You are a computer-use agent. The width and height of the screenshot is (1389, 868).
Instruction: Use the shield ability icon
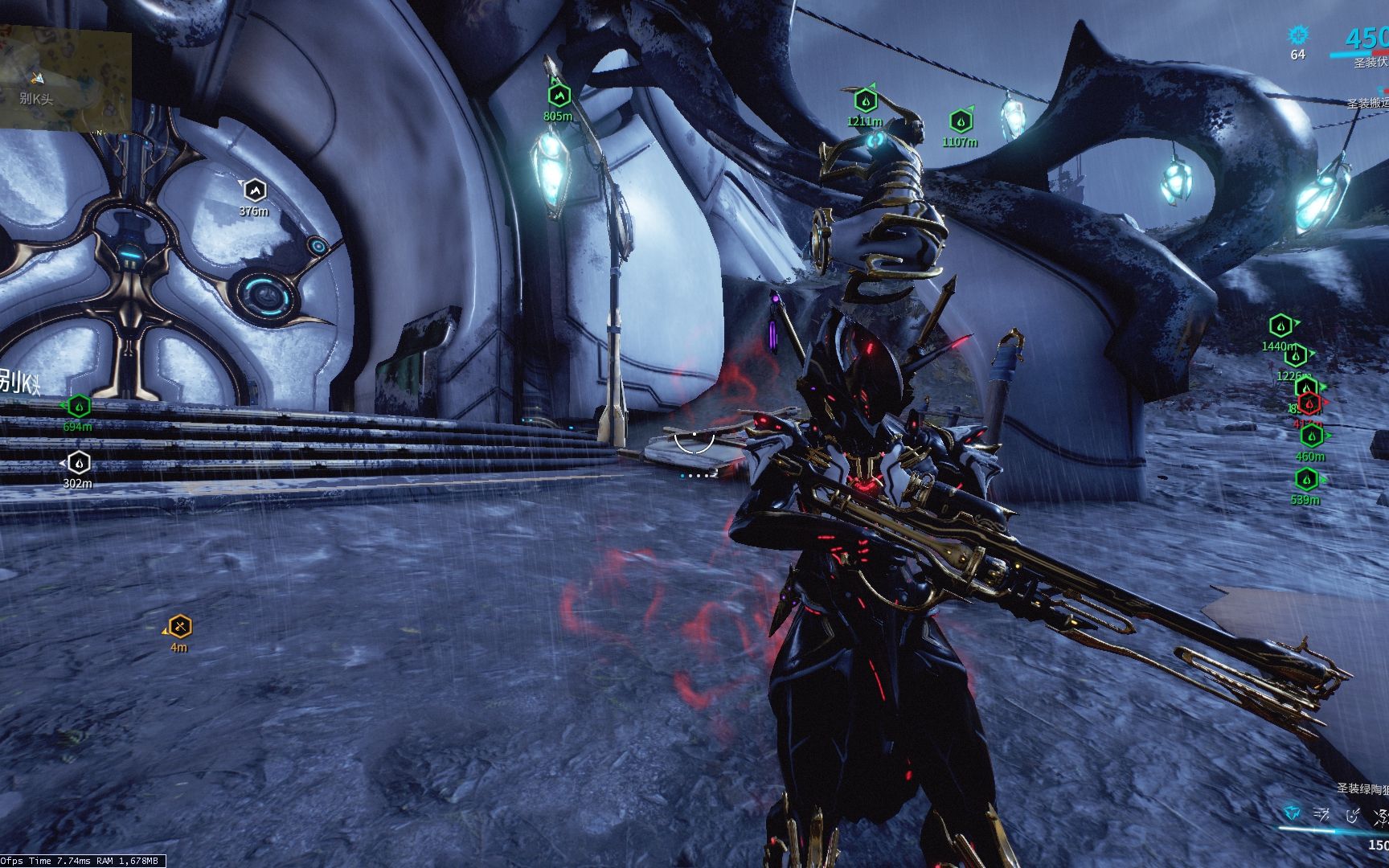(x=1353, y=815)
